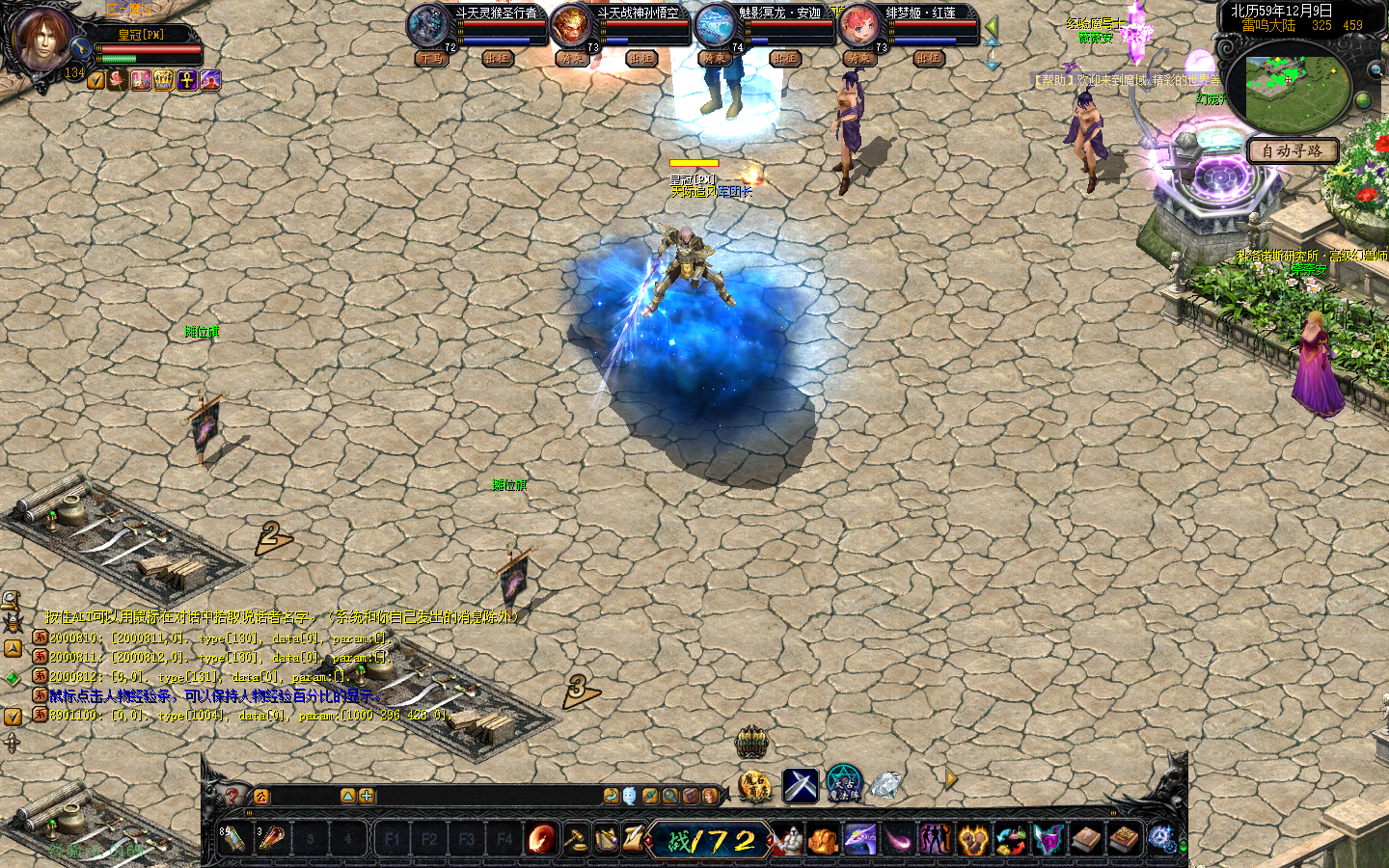This screenshot has width=1389, height=868.
Task: Open the blue gear settings icon
Action: [x=1161, y=840]
